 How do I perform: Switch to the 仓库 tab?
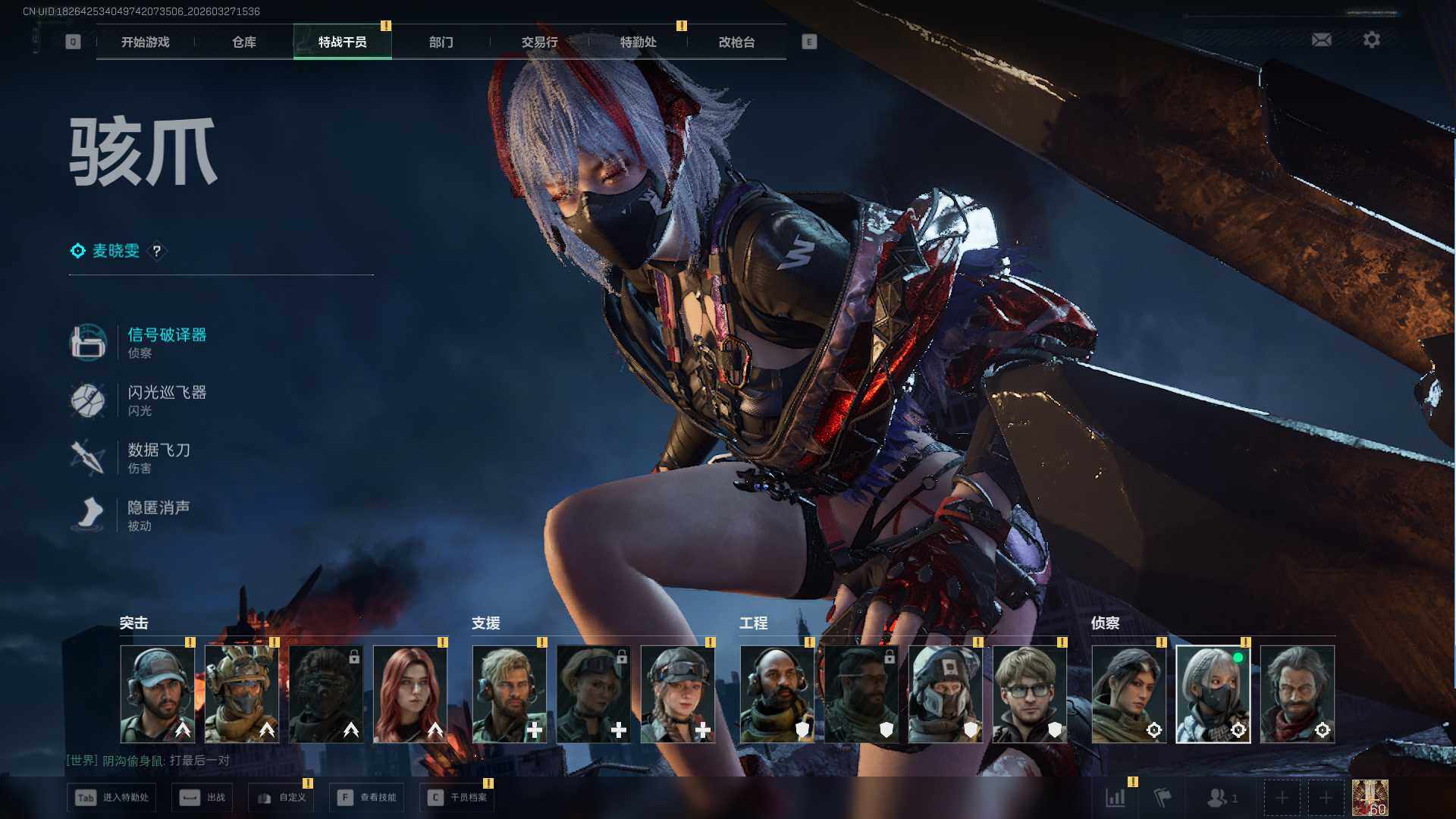(x=243, y=42)
